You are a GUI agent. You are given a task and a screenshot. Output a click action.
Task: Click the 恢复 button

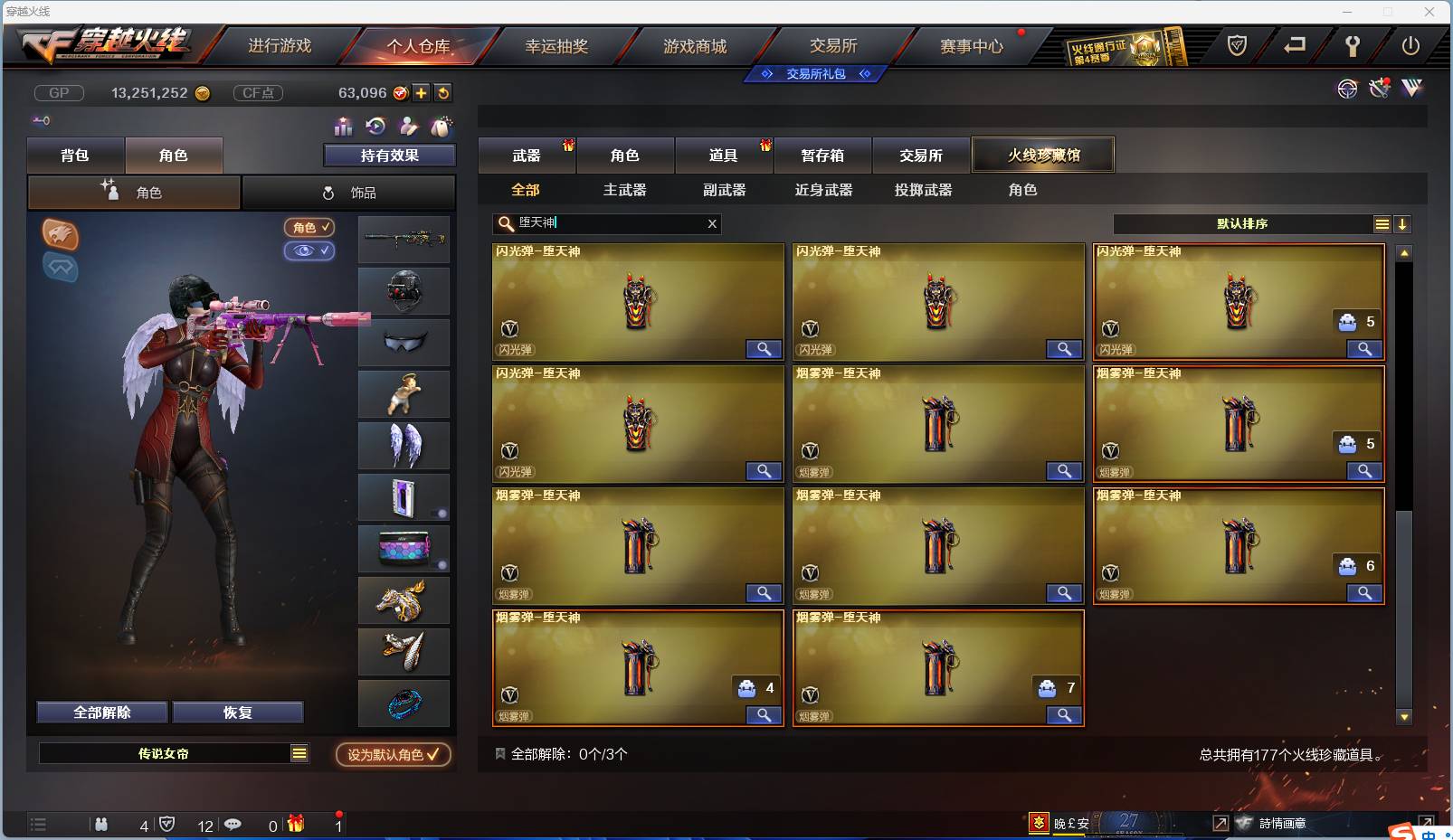point(238,712)
